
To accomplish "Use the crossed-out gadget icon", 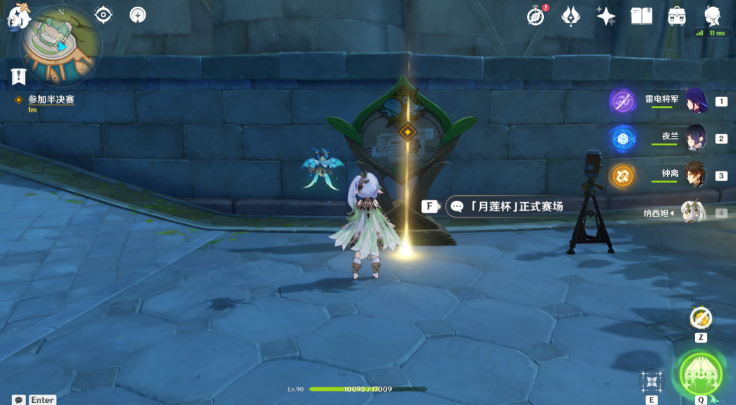I will pyautogui.click(x=701, y=318).
